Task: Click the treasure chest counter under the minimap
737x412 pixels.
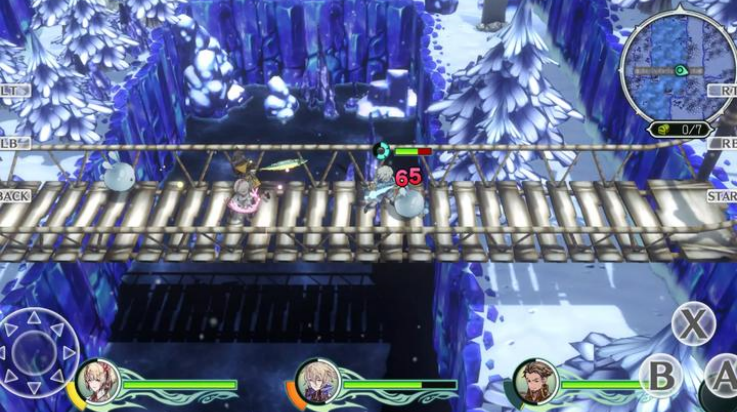Action: (680, 129)
